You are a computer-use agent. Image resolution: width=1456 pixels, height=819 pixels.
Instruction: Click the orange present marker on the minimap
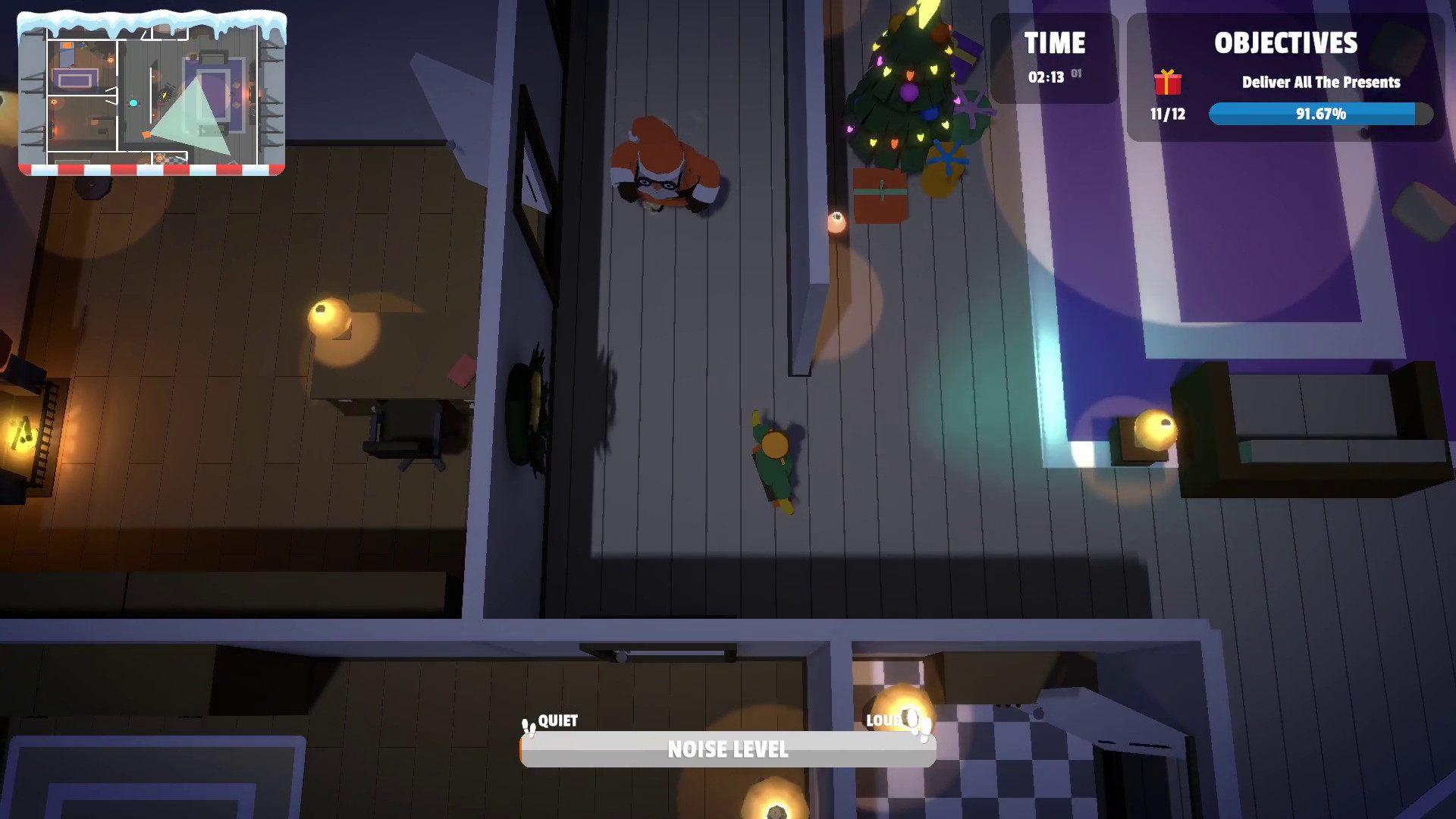pyautogui.click(x=146, y=134)
